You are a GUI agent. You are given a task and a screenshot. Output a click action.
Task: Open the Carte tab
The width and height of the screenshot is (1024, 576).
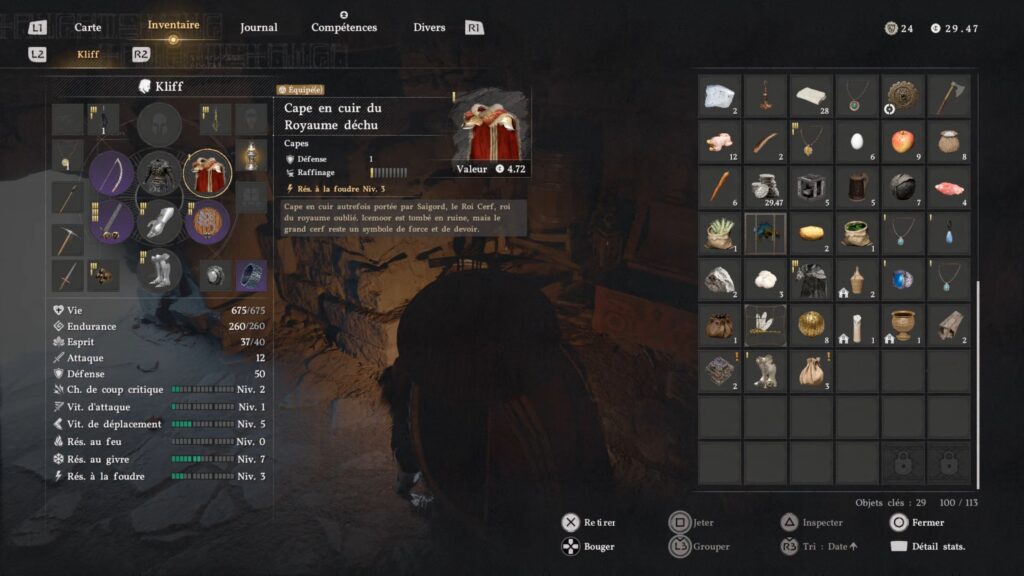pyautogui.click(x=87, y=27)
